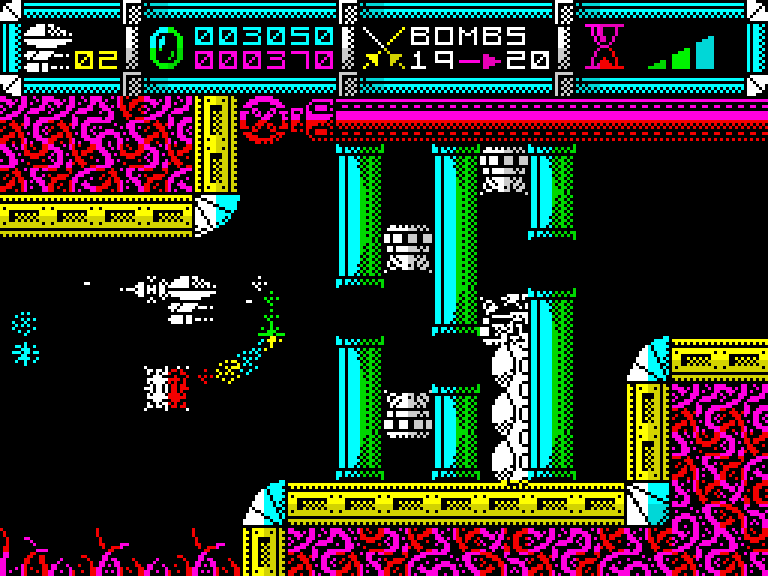Screen dimensions: 768x576
Task: Click the white ship lives icon
Action: 46,47
